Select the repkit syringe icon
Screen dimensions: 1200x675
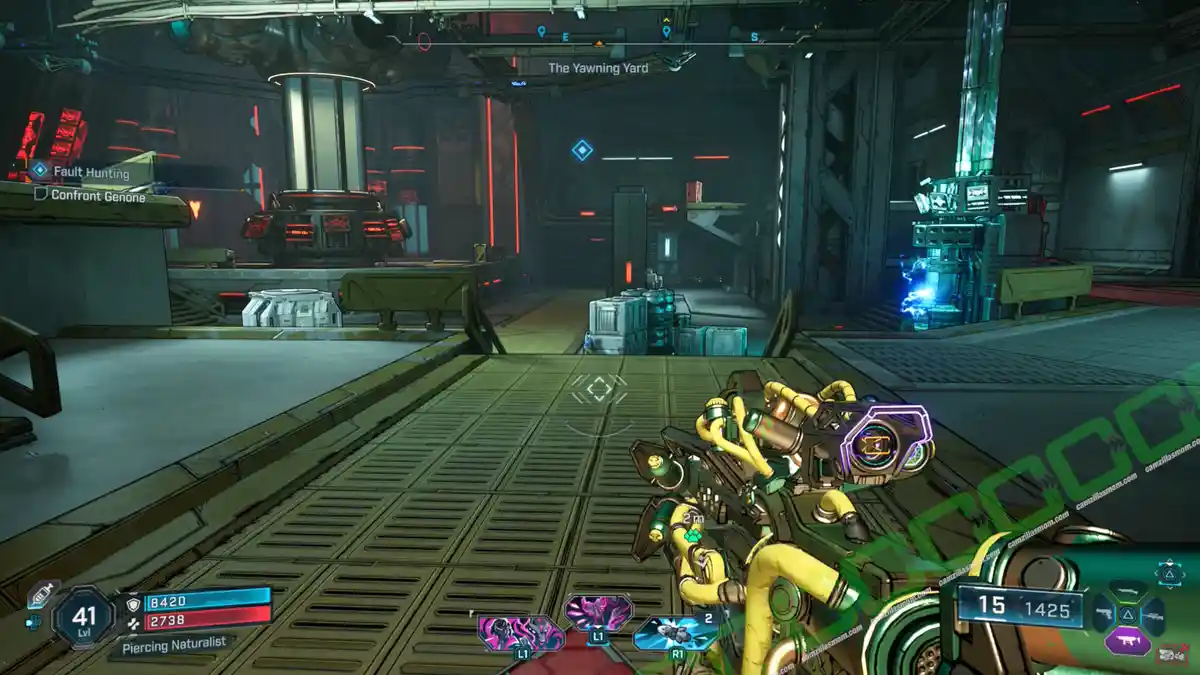[x=39, y=592]
